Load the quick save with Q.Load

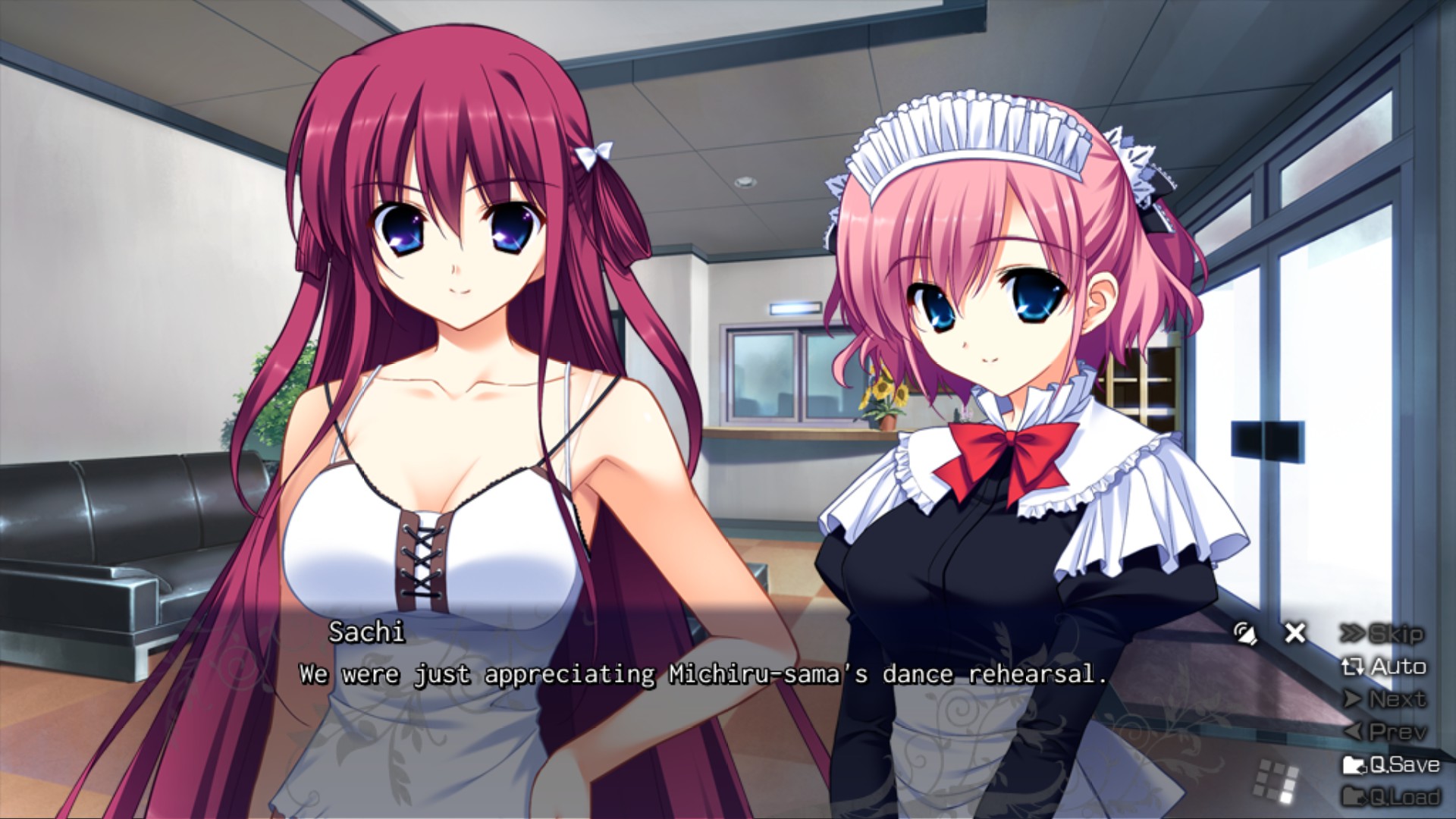click(x=1391, y=796)
